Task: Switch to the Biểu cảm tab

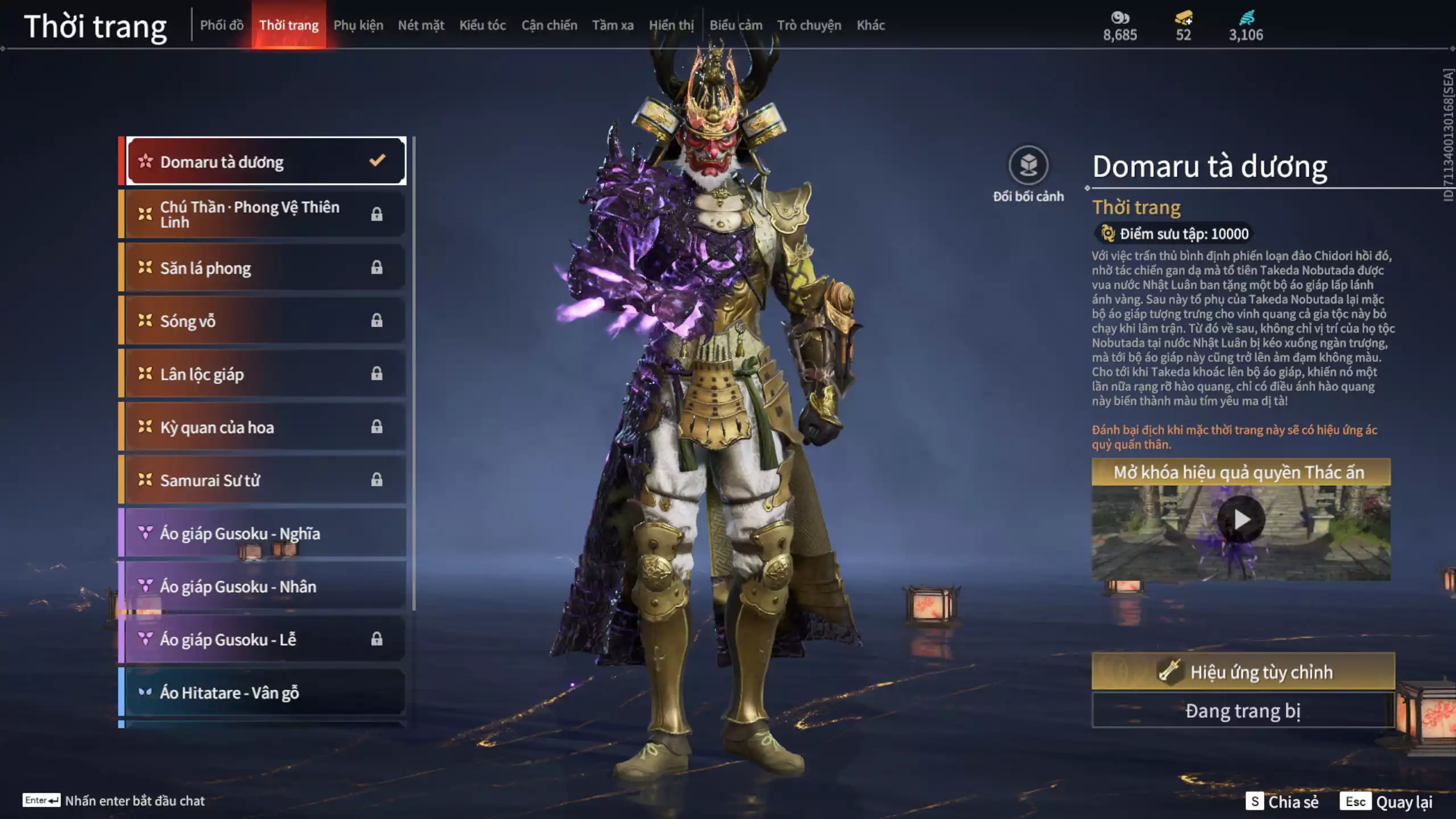Action: pyautogui.click(x=736, y=25)
